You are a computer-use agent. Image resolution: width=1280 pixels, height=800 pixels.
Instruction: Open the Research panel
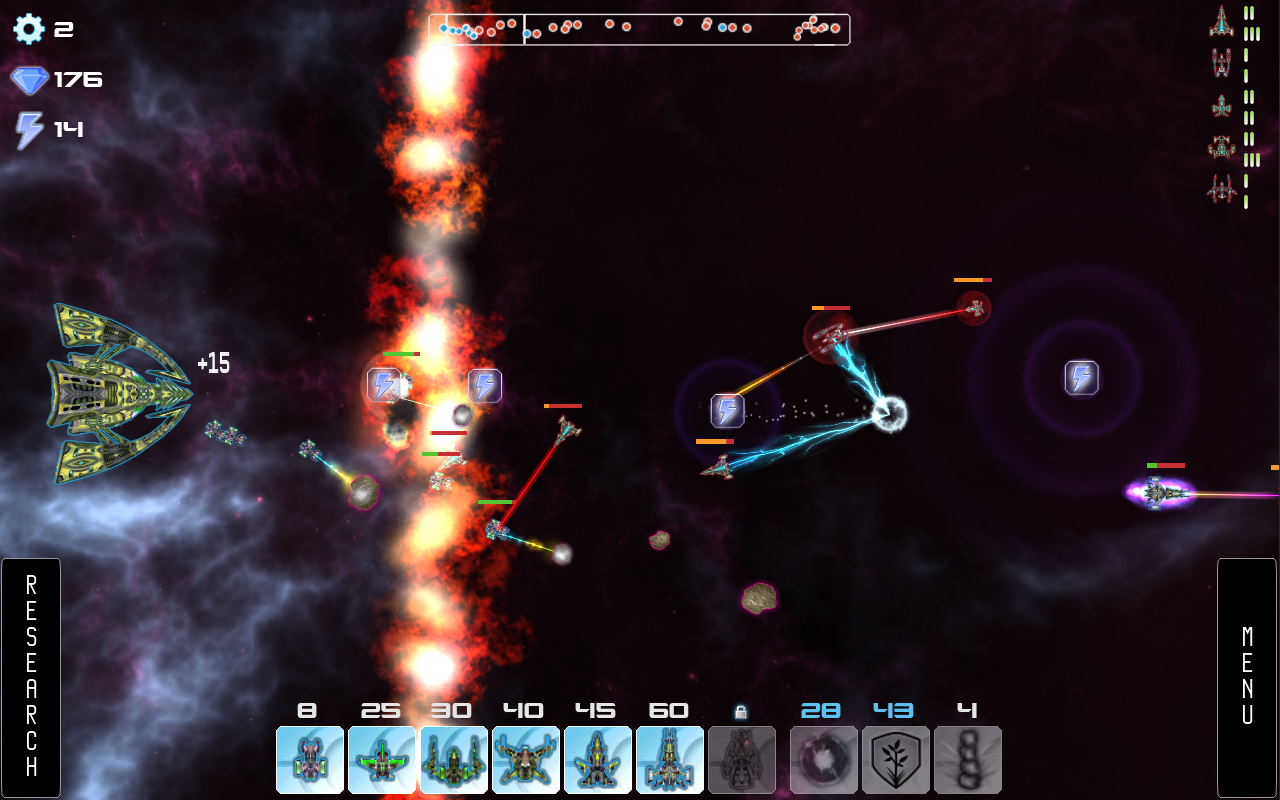[31, 677]
